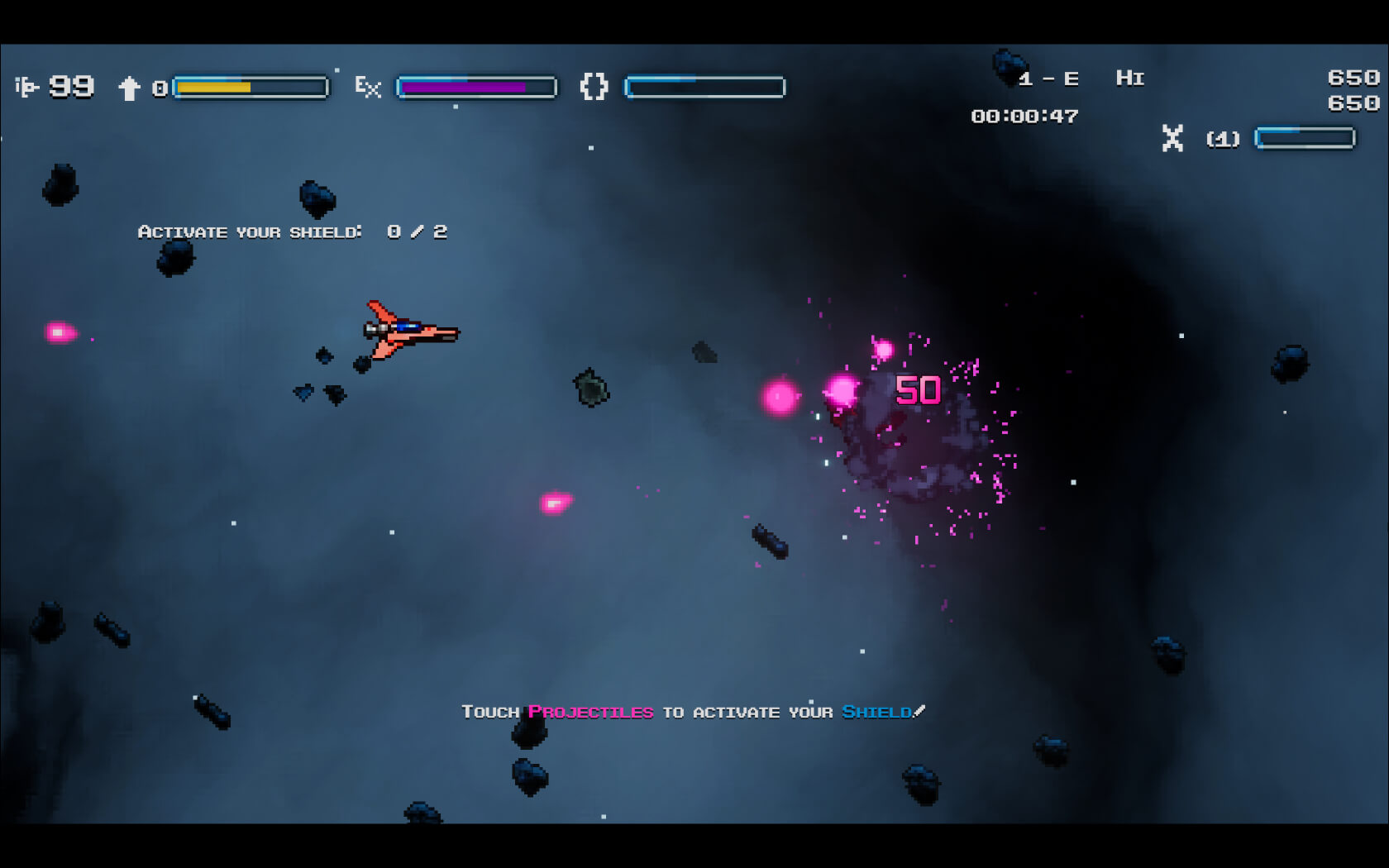Select the curly-bracket shield icon
This screenshot has width=1389, height=868.
point(594,87)
